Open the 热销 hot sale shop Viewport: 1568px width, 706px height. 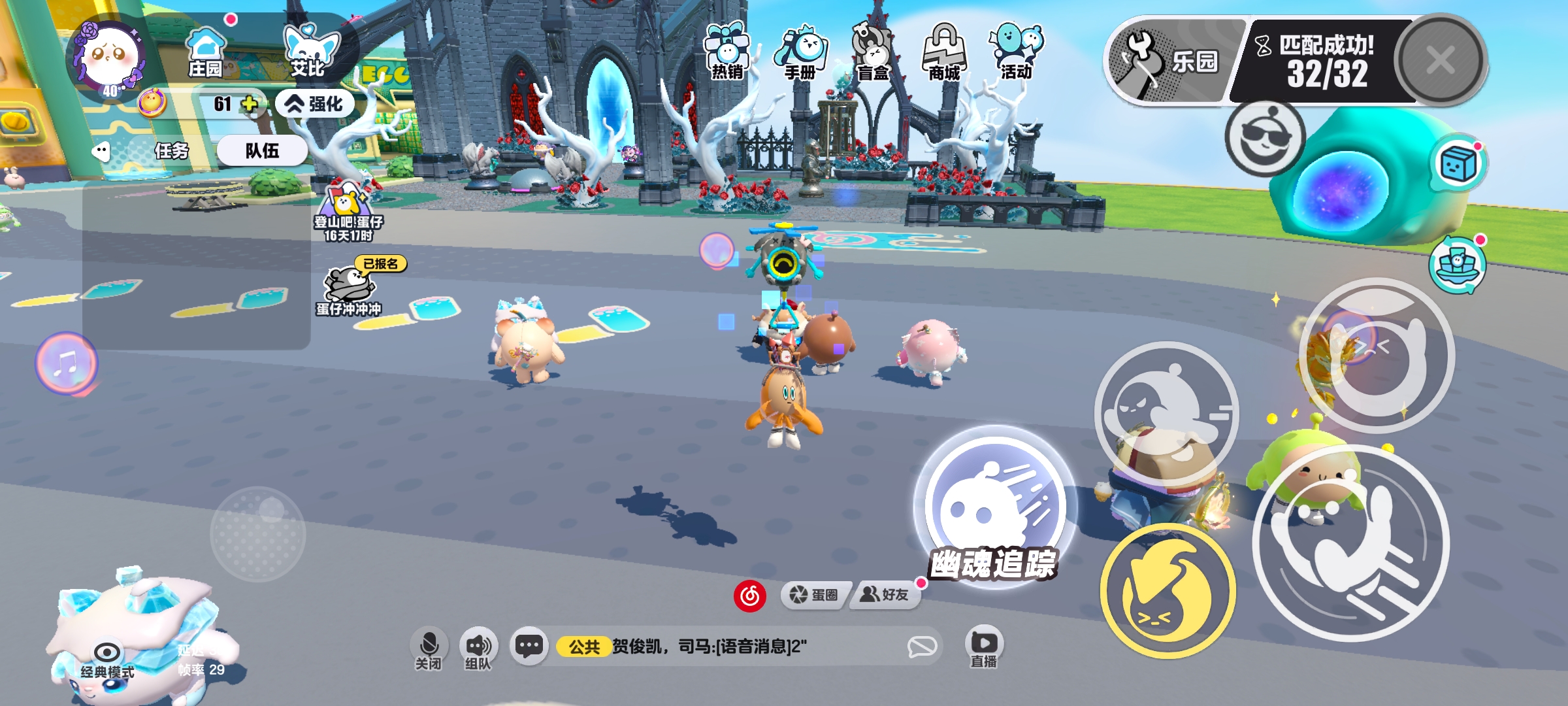(x=727, y=52)
